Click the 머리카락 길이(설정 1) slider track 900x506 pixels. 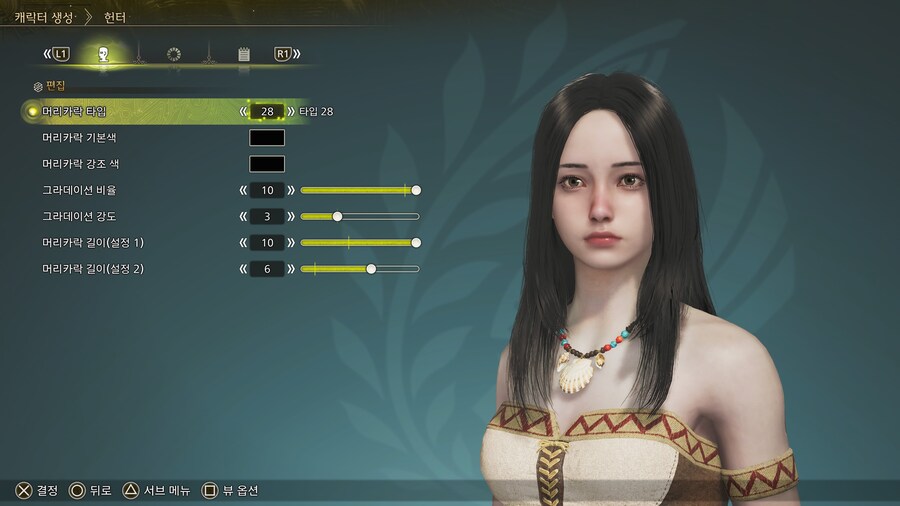coord(359,243)
